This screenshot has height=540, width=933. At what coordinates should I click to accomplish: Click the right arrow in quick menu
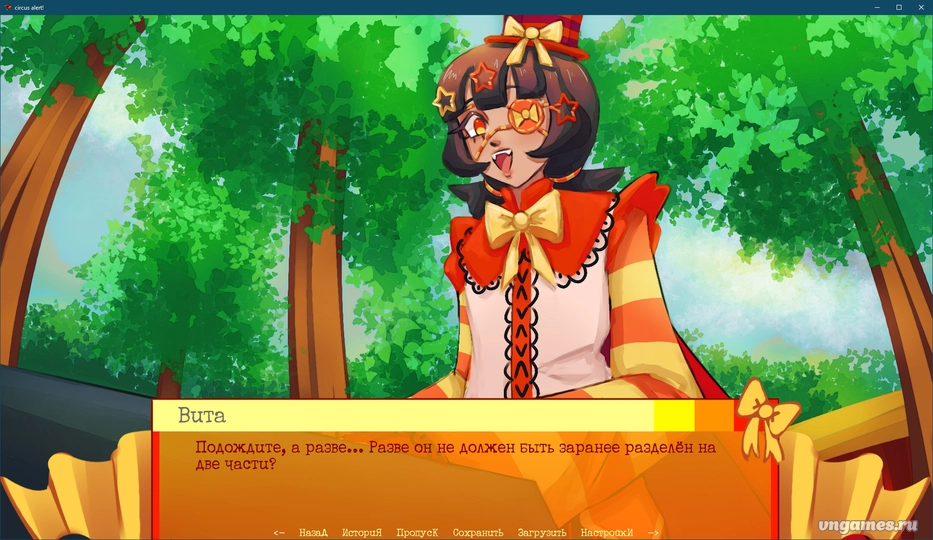click(x=653, y=533)
